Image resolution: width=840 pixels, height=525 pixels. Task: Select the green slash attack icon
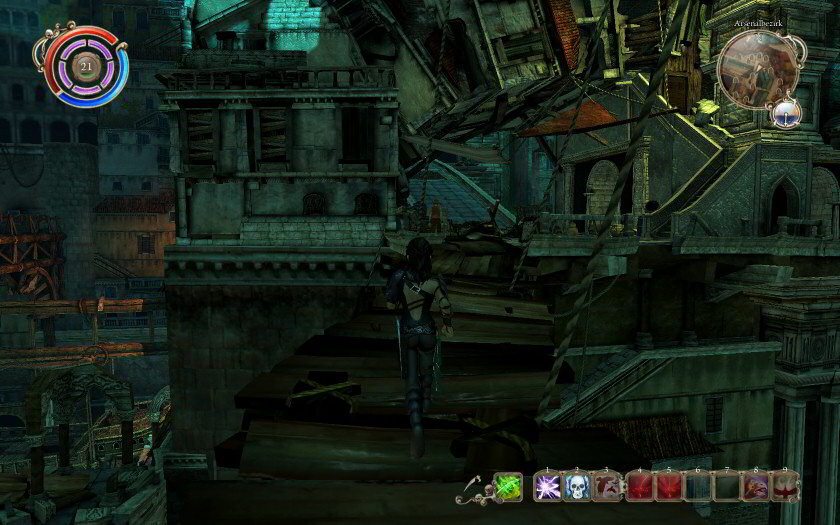508,487
